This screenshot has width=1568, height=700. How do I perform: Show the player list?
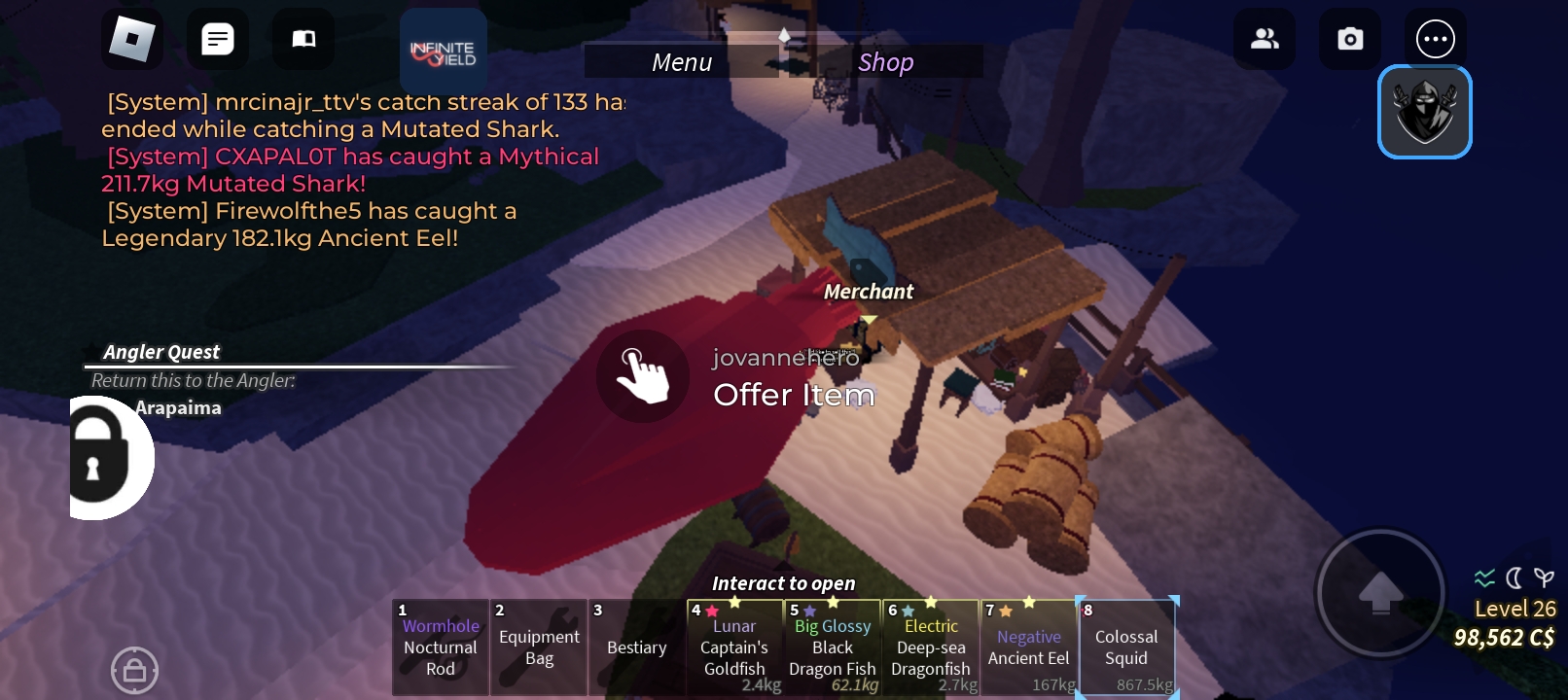pos(1265,39)
